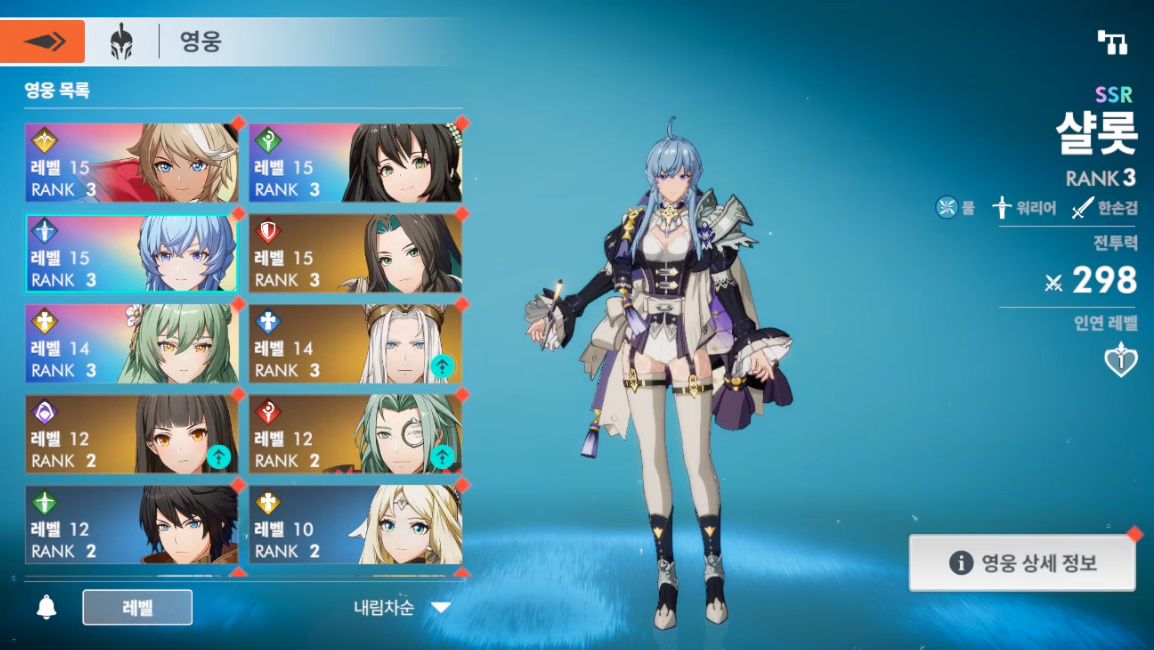
Task: Select the blue-haired Charlotte hero card
Action: coord(132,253)
